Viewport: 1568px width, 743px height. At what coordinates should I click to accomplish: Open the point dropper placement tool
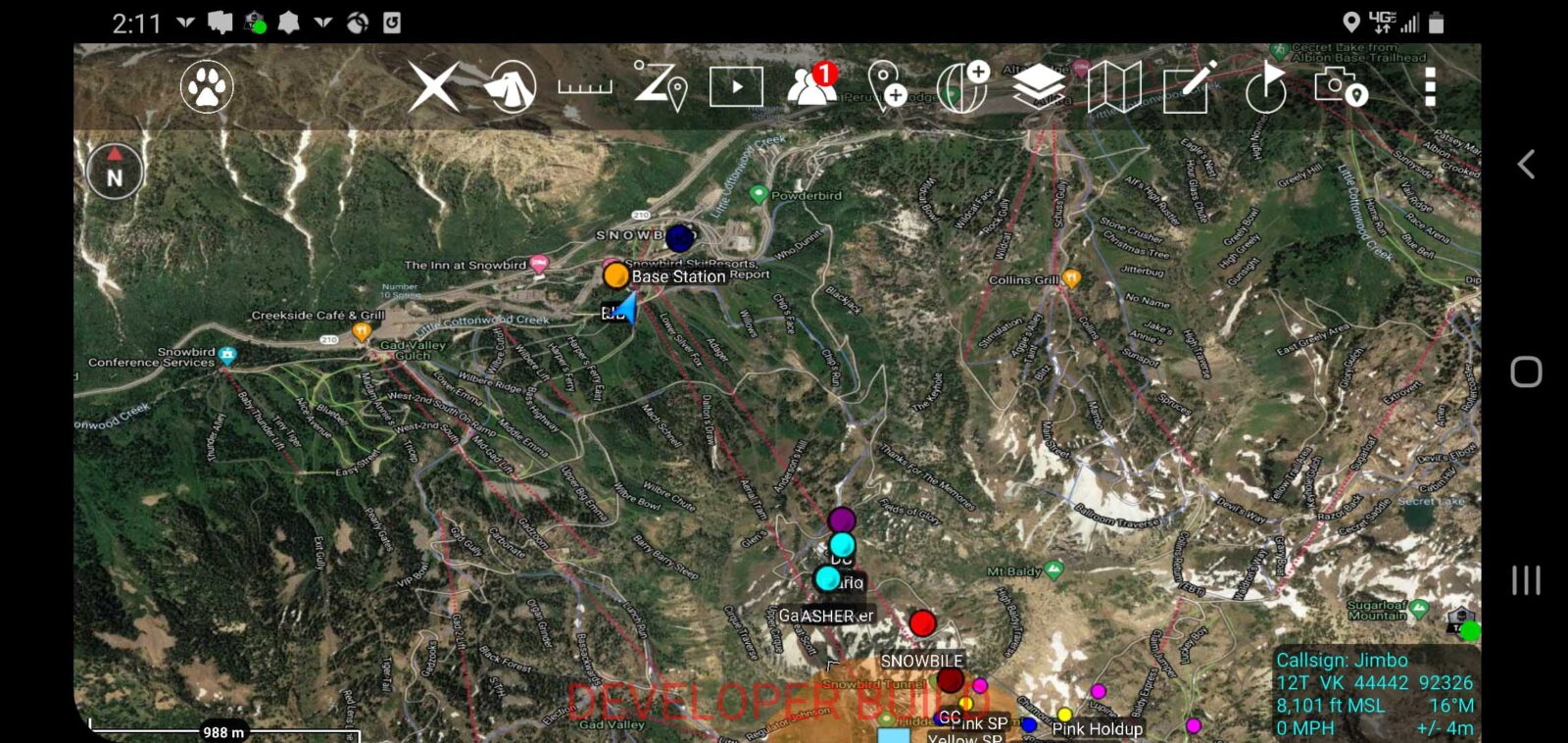[887, 88]
